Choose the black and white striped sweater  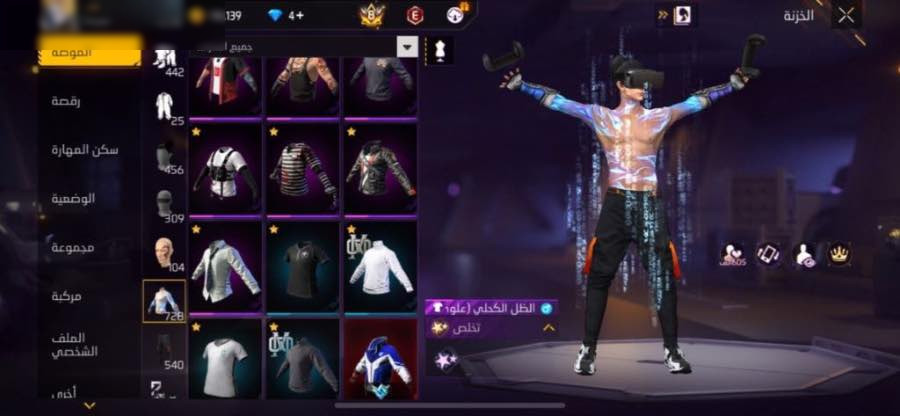(302, 167)
